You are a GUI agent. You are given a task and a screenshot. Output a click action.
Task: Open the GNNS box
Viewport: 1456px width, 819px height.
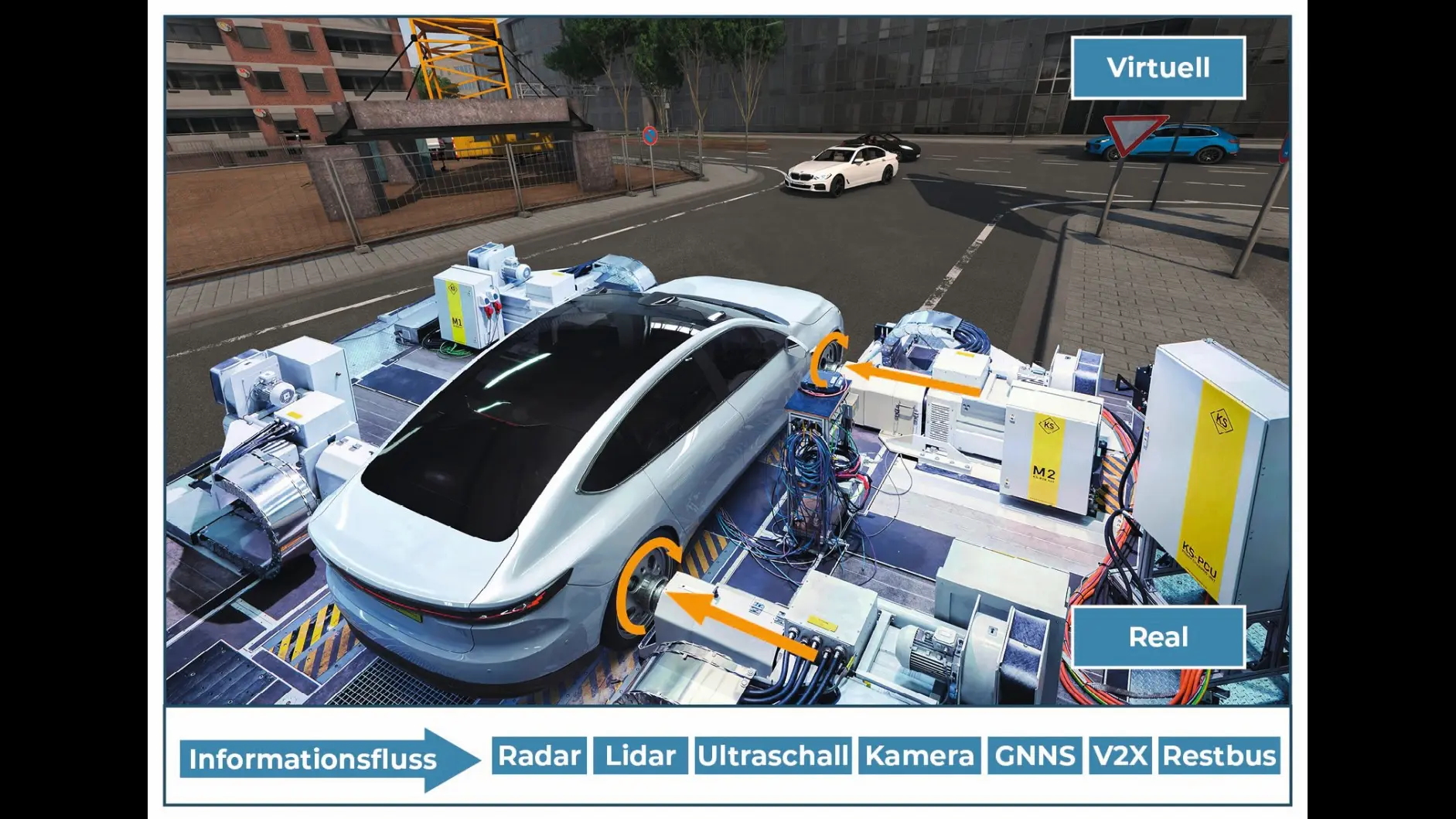1035,756
